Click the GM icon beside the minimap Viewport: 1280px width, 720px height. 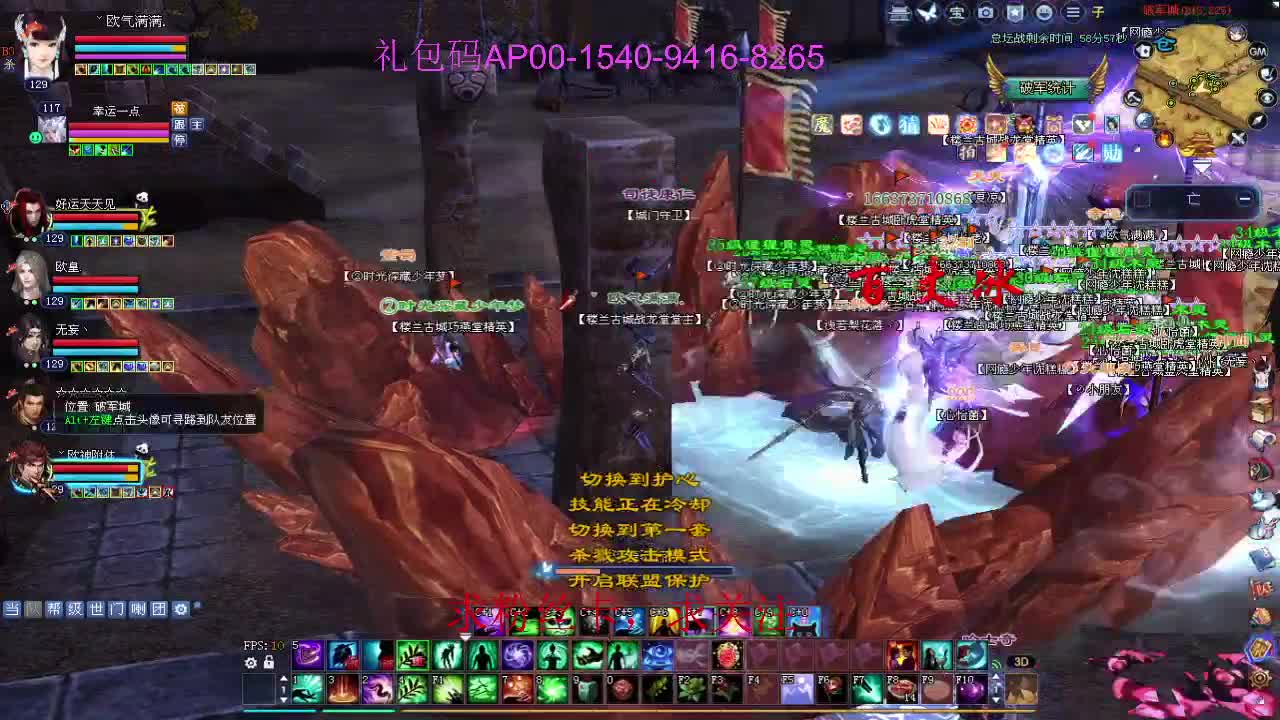tap(1257, 52)
